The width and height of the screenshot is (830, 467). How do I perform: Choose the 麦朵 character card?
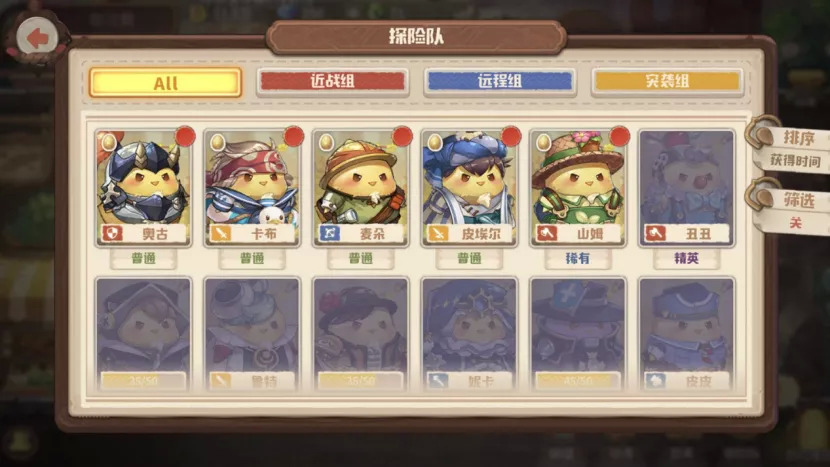pyautogui.click(x=360, y=187)
